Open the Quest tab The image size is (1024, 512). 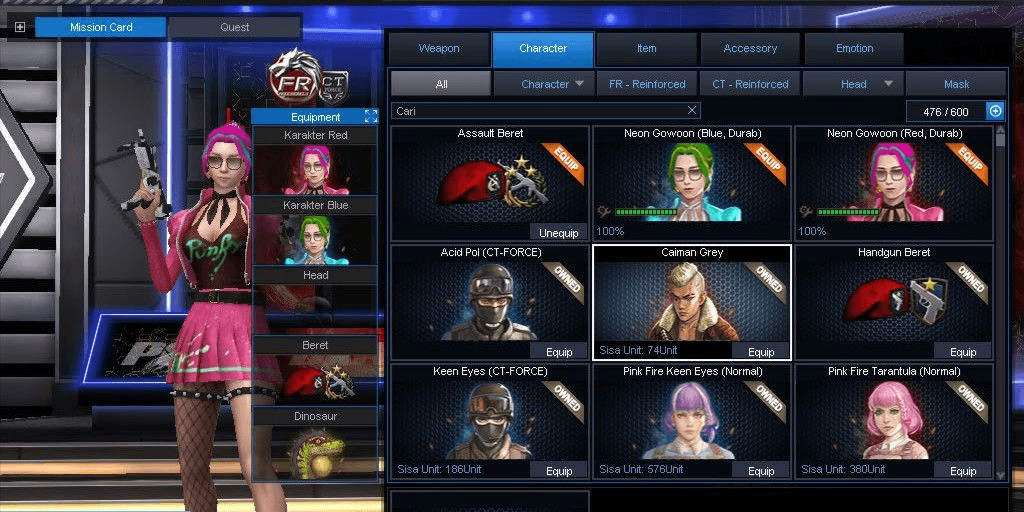(235, 27)
